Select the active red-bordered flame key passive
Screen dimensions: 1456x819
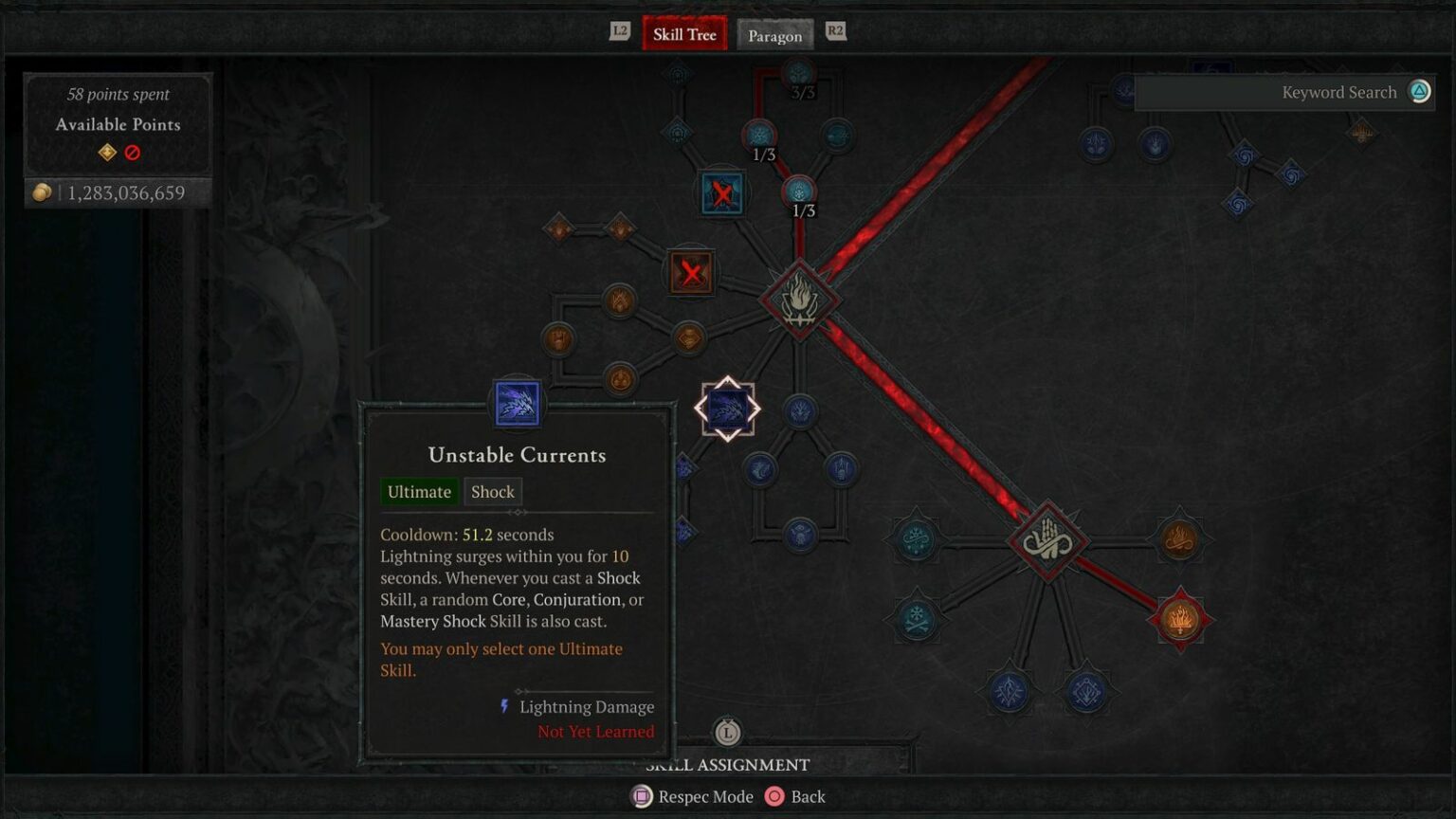[x=1180, y=619]
